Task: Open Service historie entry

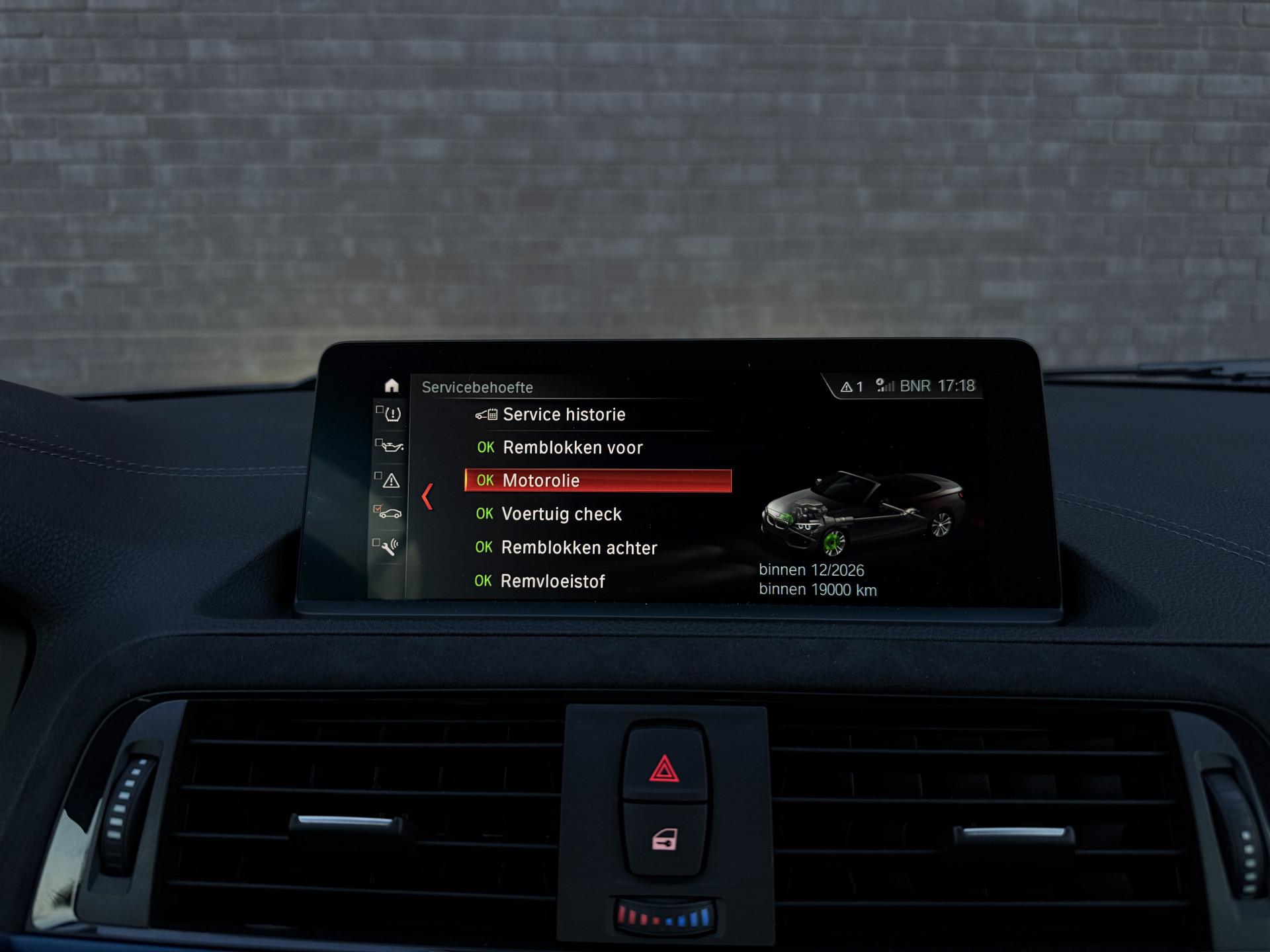Action: (x=564, y=415)
